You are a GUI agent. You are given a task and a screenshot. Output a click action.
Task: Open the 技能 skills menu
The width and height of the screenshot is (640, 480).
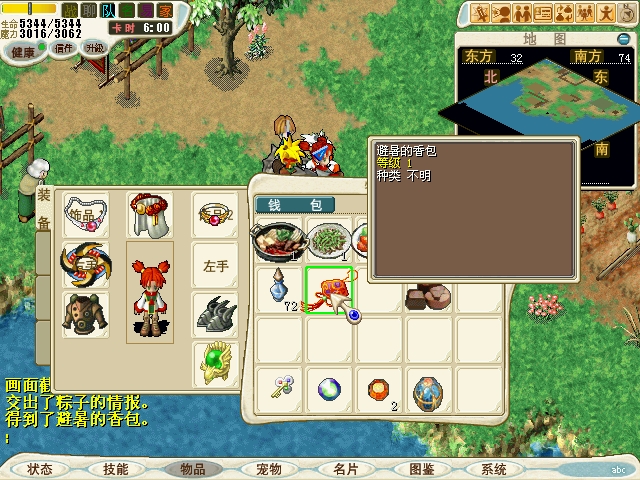point(116,468)
